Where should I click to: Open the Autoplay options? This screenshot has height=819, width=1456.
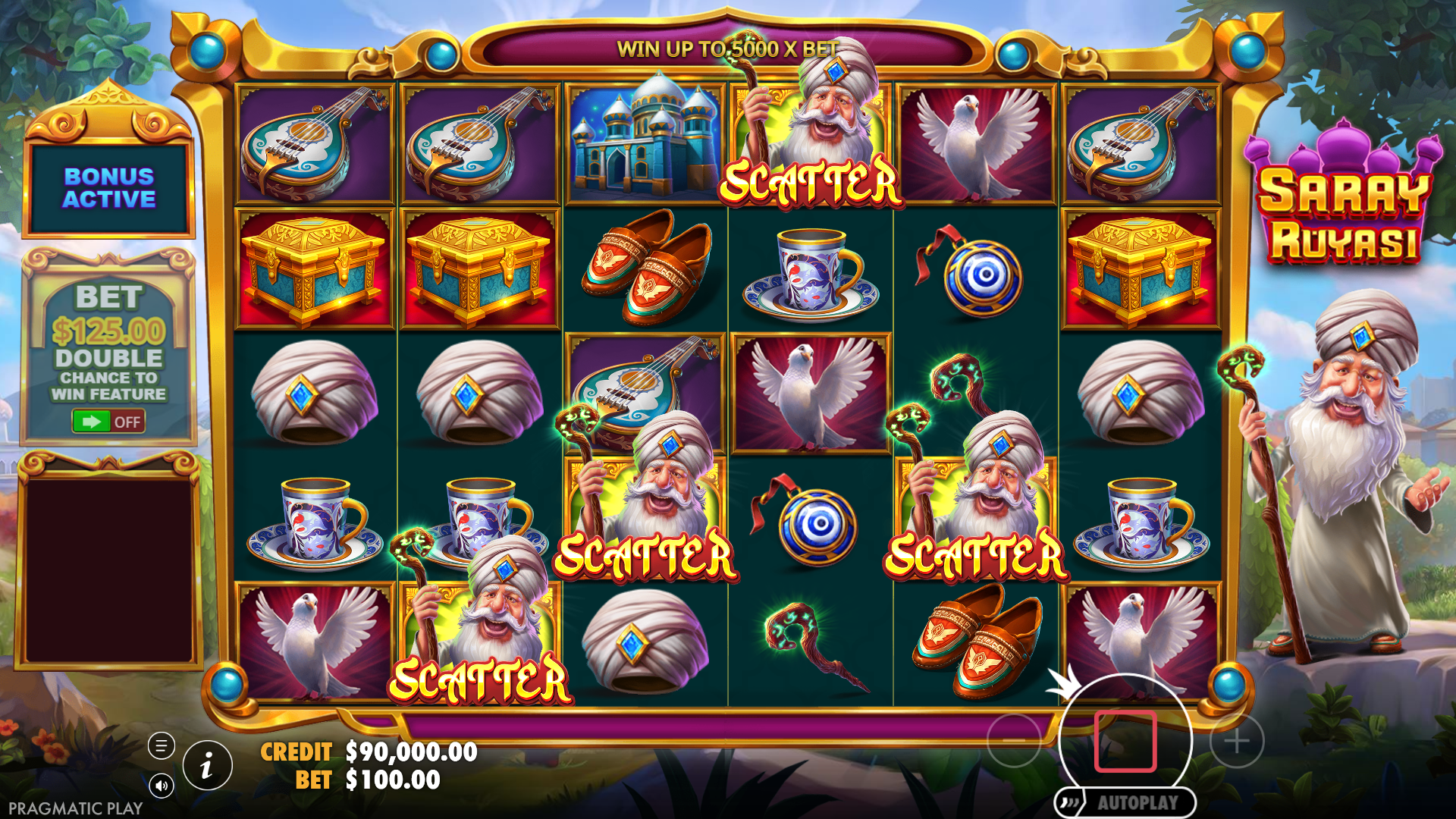tap(1125, 802)
